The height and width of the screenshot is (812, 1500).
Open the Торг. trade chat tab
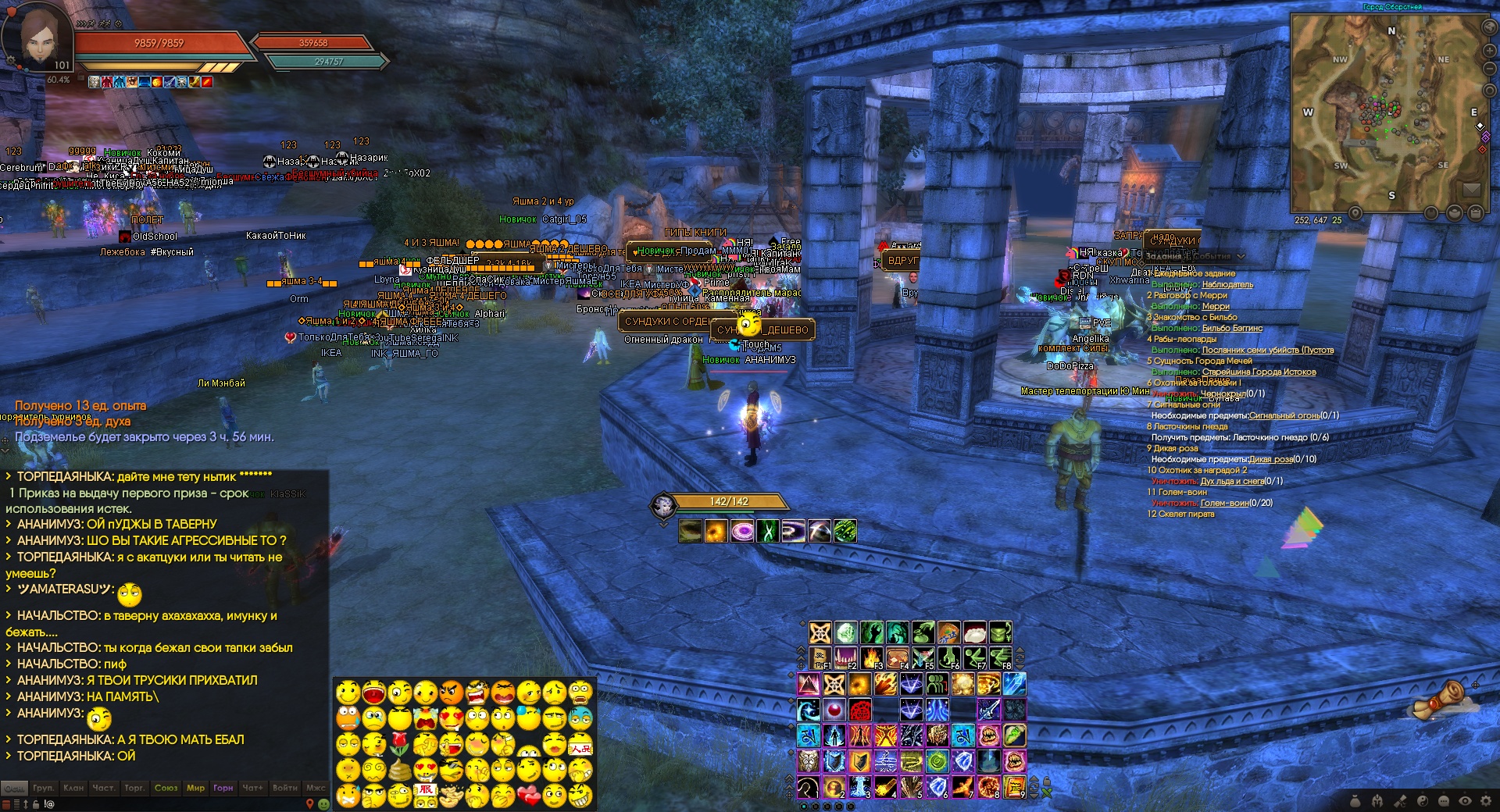click(x=134, y=788)
